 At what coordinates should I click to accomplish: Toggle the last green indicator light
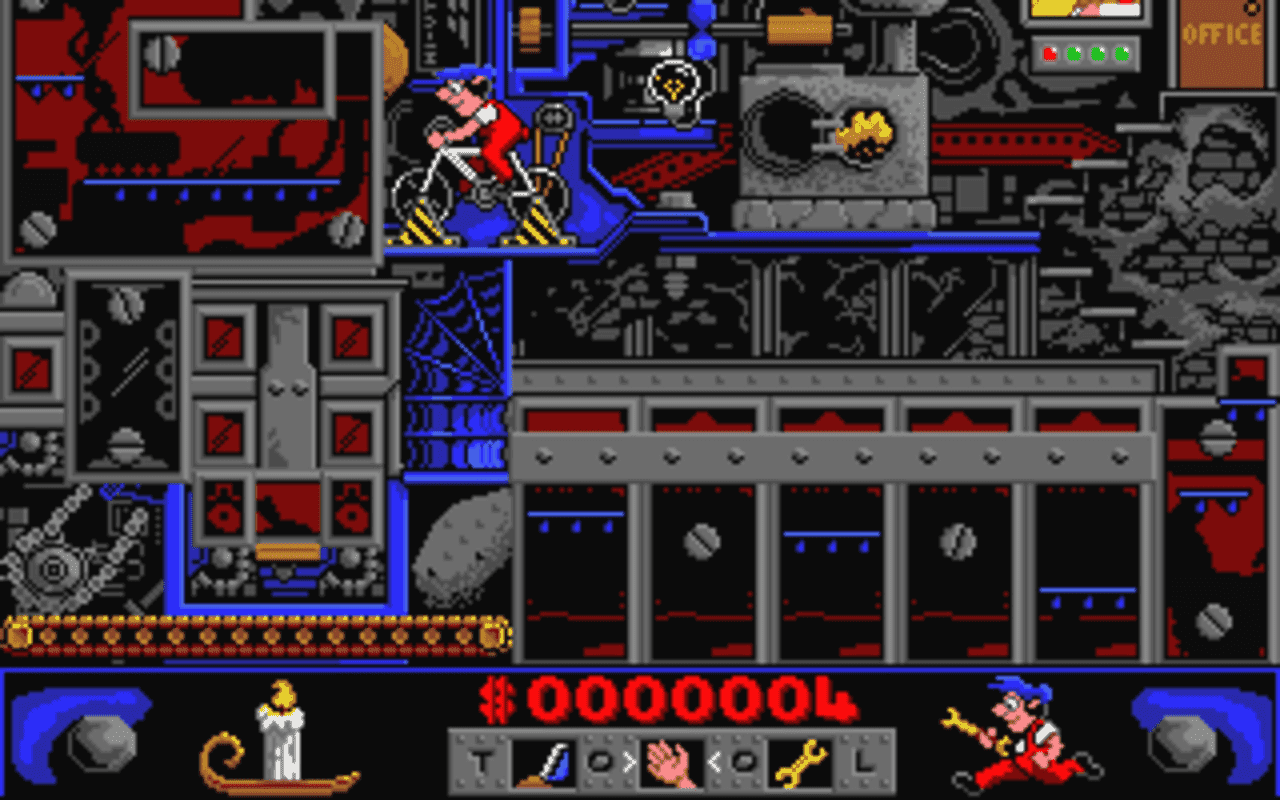pyautogui.click(x=1121, y=53)
